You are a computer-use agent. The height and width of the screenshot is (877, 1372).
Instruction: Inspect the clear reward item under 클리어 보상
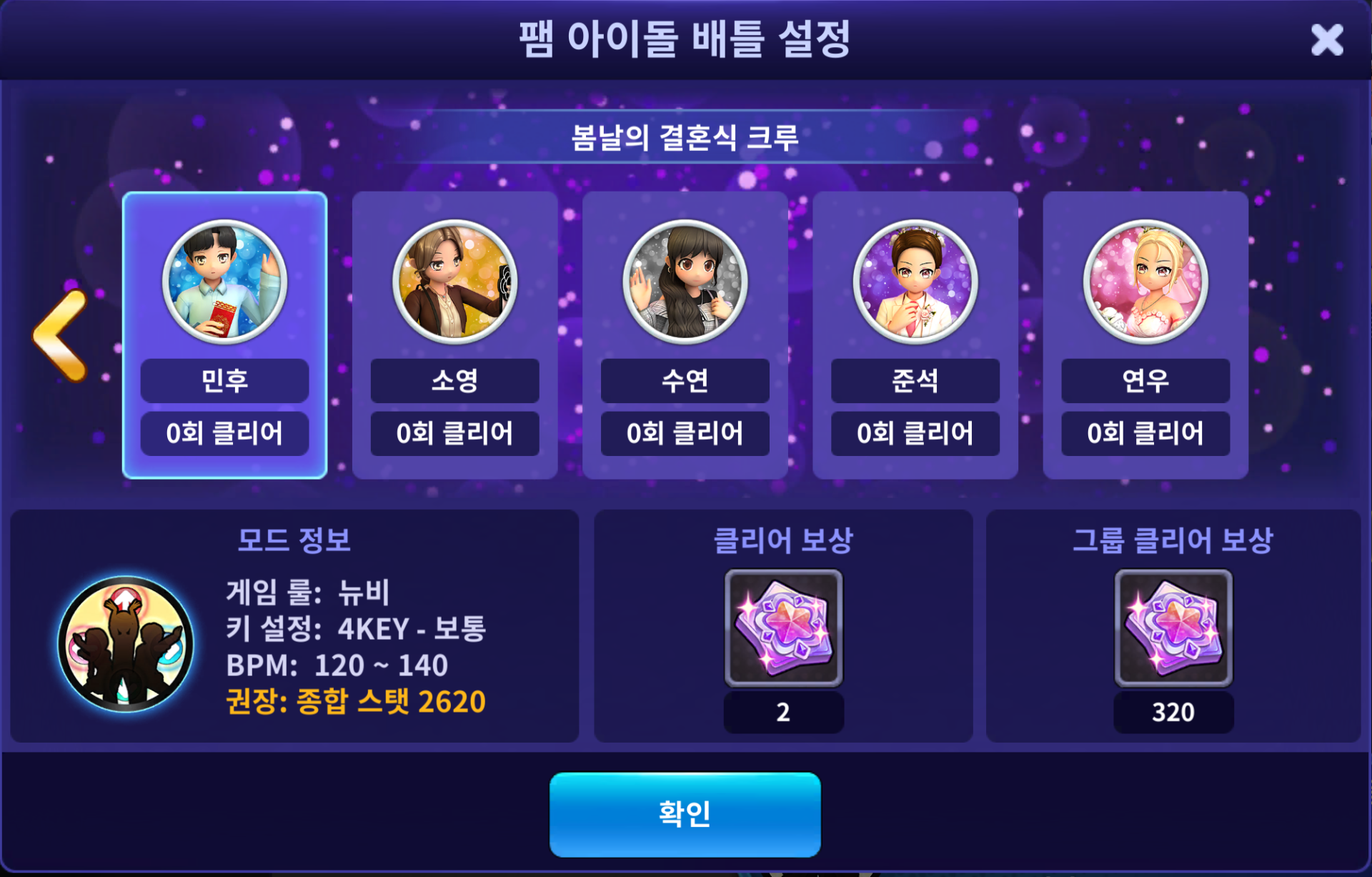[x=783, y=628]
